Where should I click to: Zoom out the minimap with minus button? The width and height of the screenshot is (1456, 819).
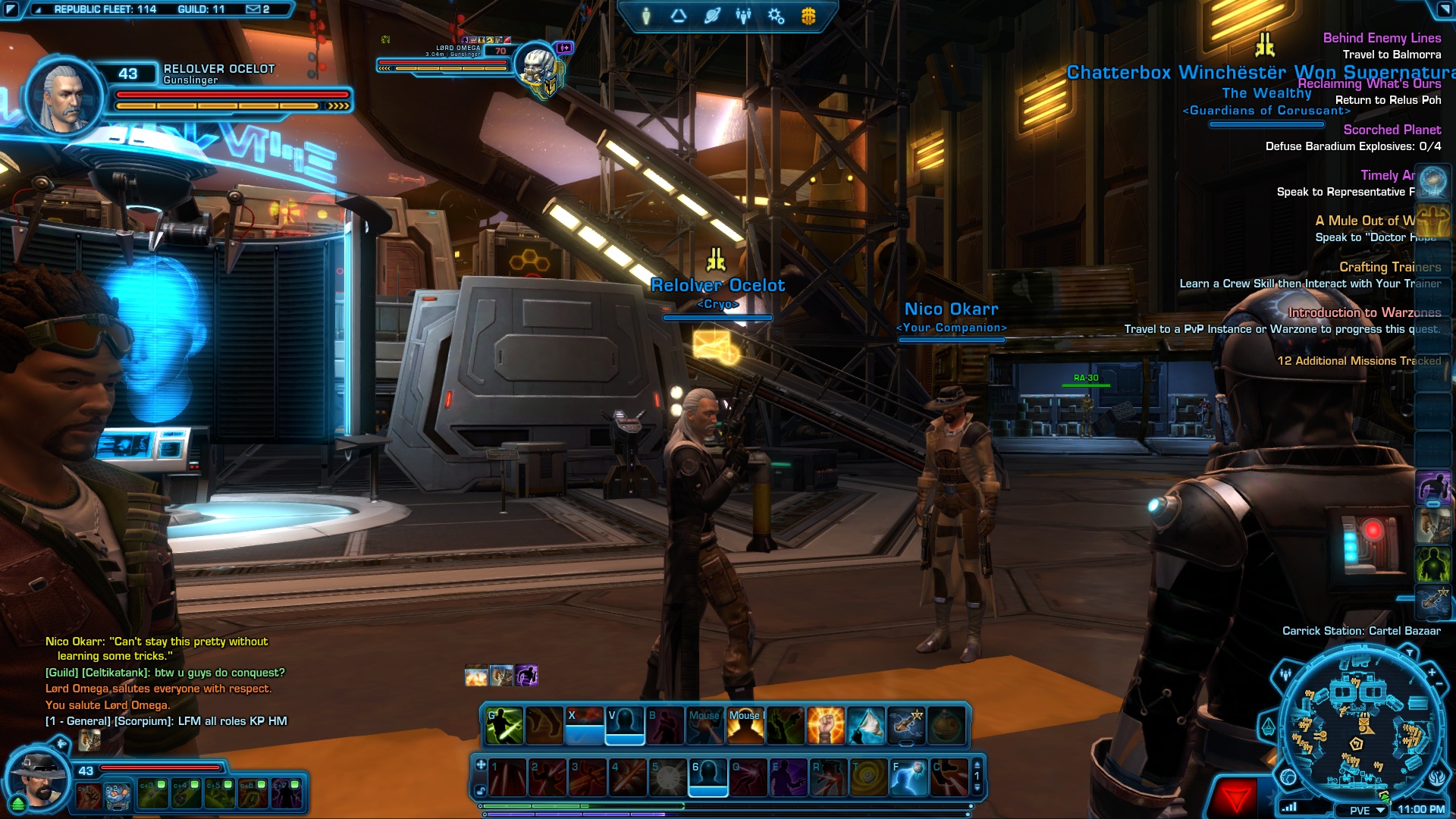[1439, 685]
